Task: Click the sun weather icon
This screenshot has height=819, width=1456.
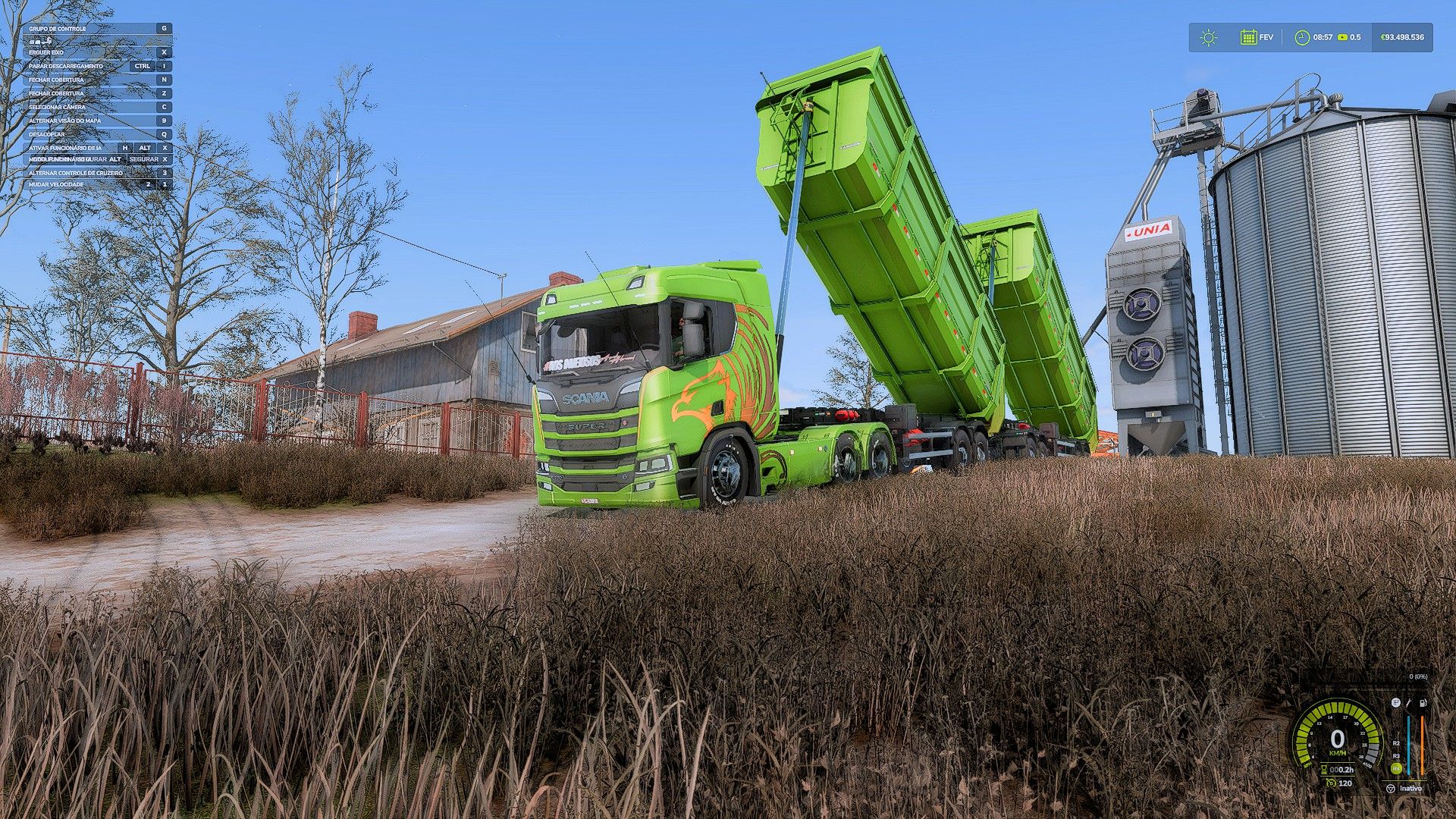Action: (x=1208, y=37)
